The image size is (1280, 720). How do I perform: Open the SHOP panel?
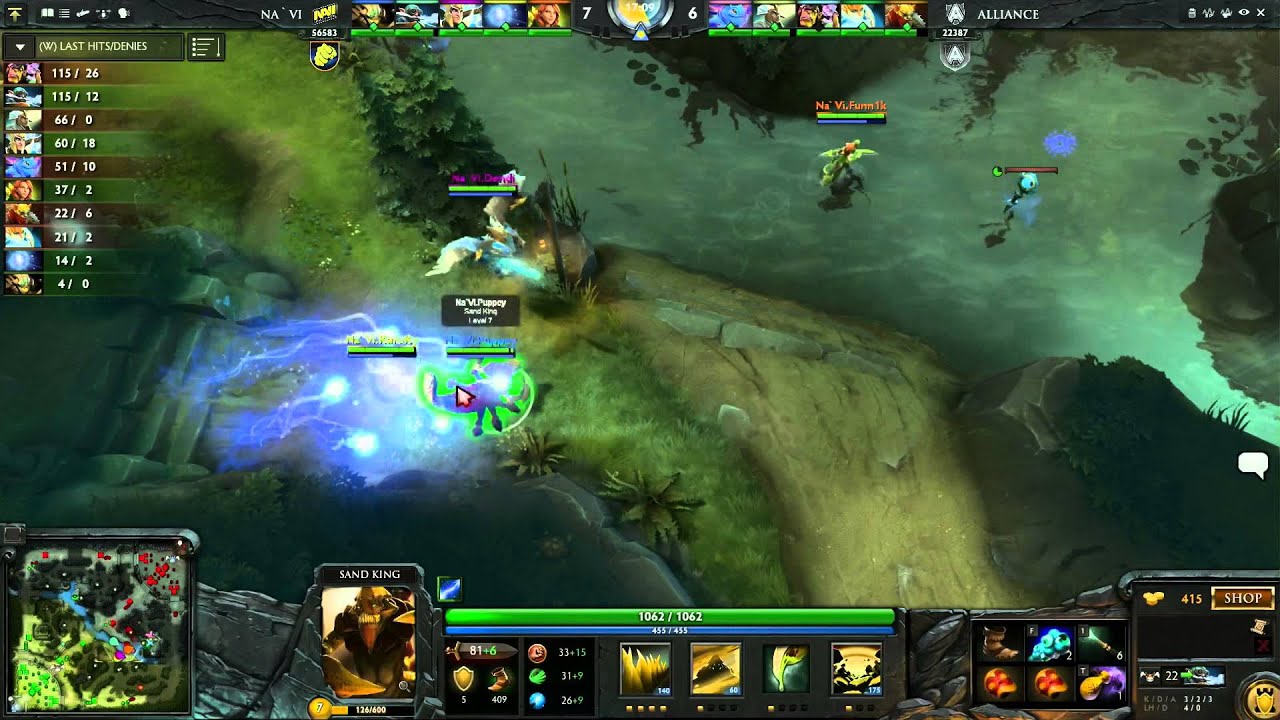pyautogui.click(x=1243, y=598)
